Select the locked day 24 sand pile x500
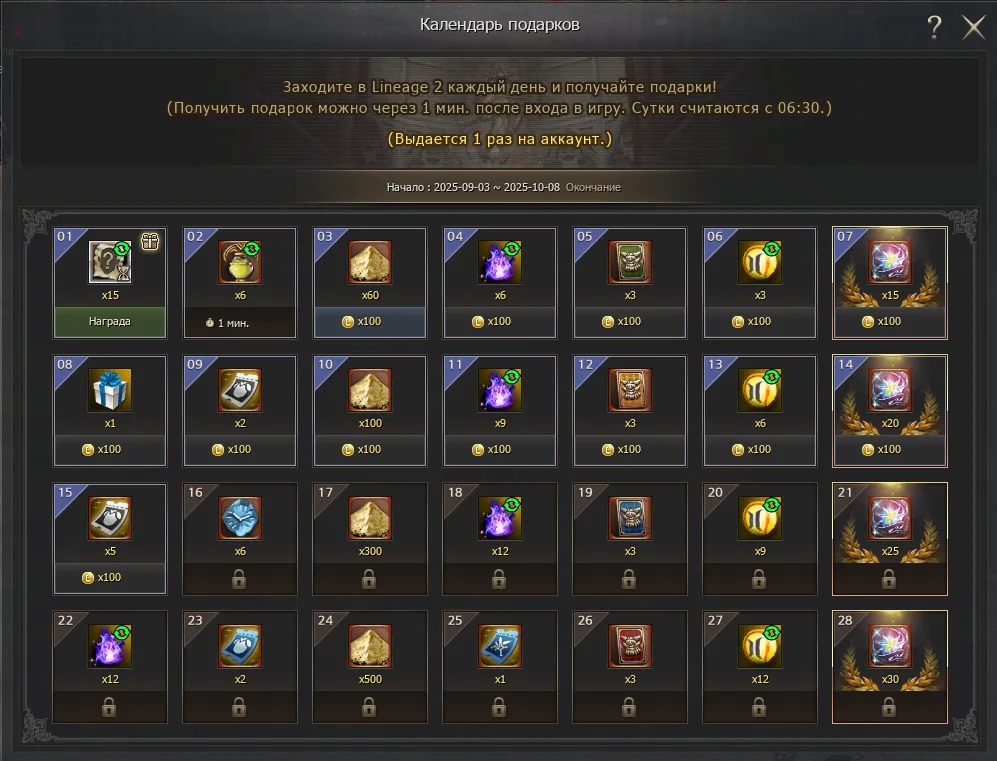 pos(370,646)
